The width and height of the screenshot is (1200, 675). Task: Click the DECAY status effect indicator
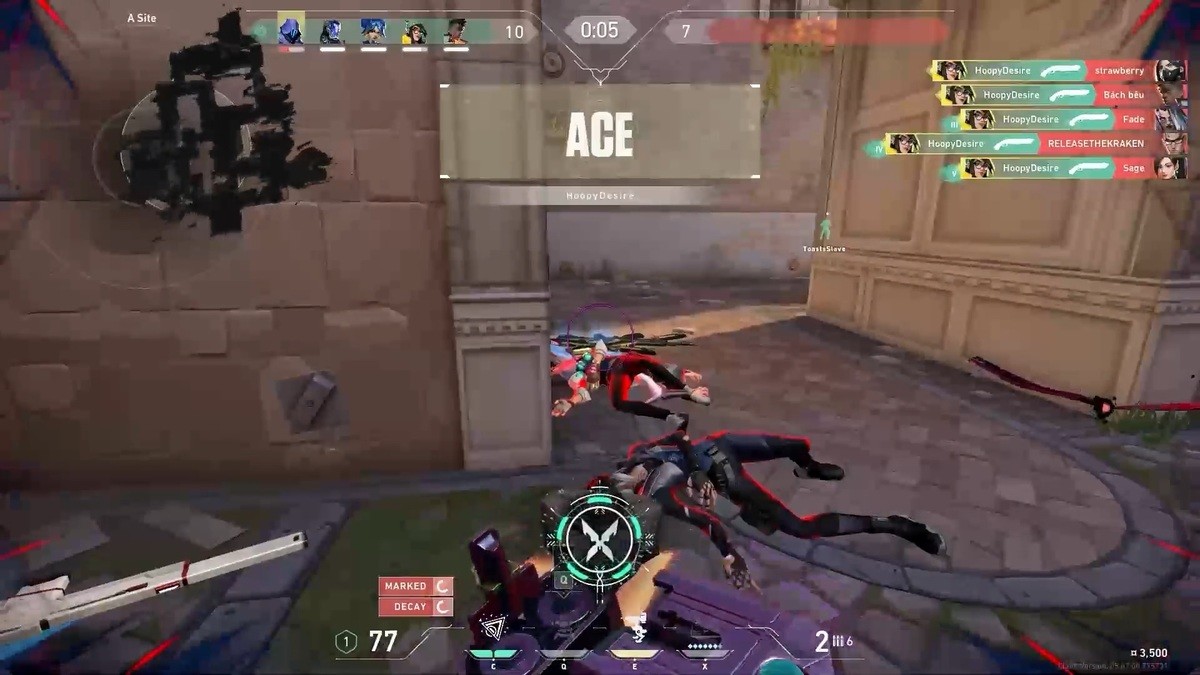(x=415, y=606)
